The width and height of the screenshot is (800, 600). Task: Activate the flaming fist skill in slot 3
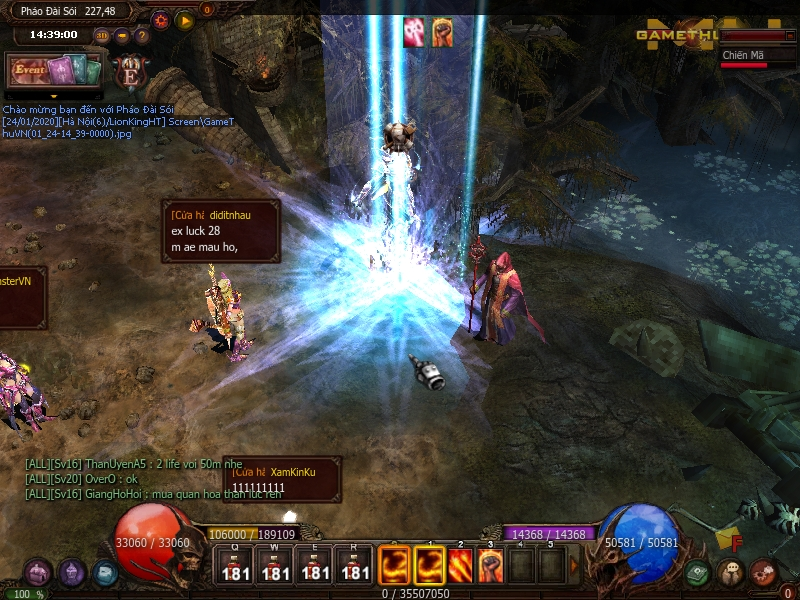coord(490,564)
